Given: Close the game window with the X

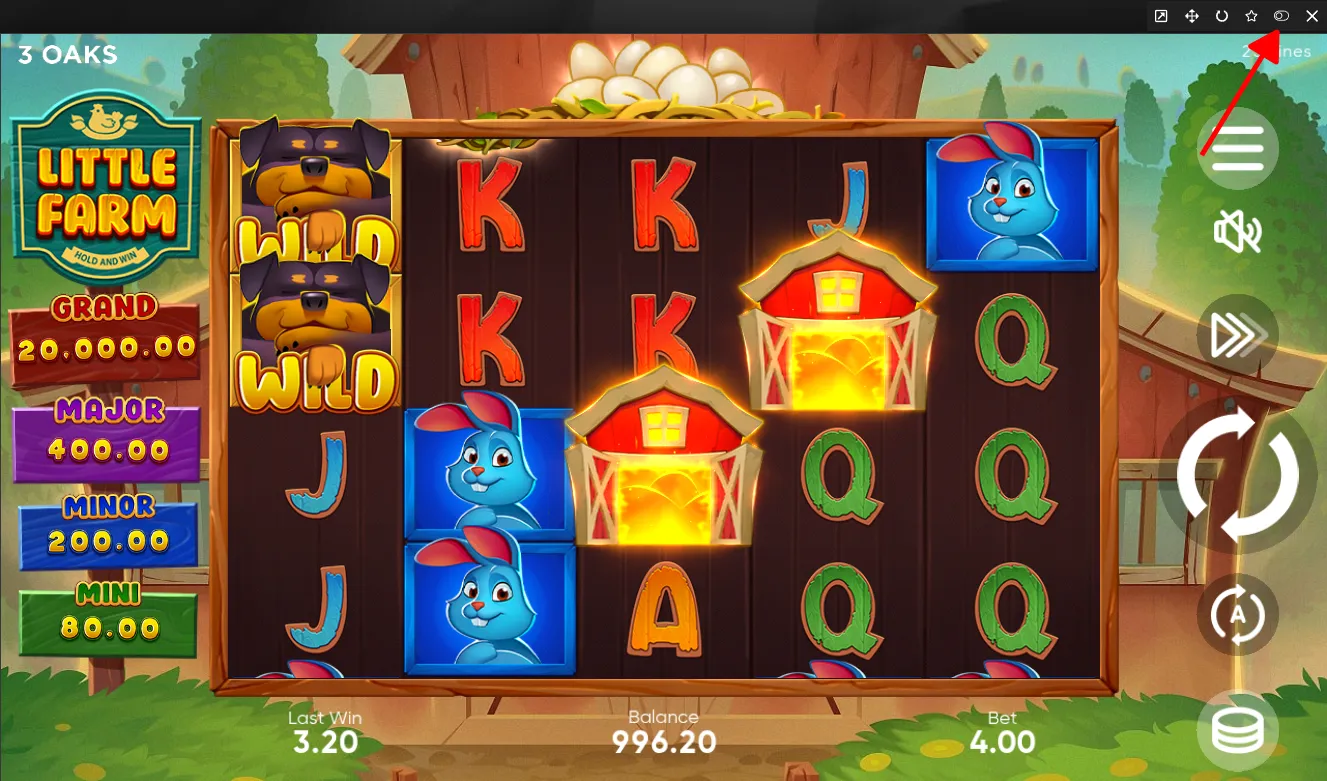Looking at the screenshot, I should tap(1312, 16).
